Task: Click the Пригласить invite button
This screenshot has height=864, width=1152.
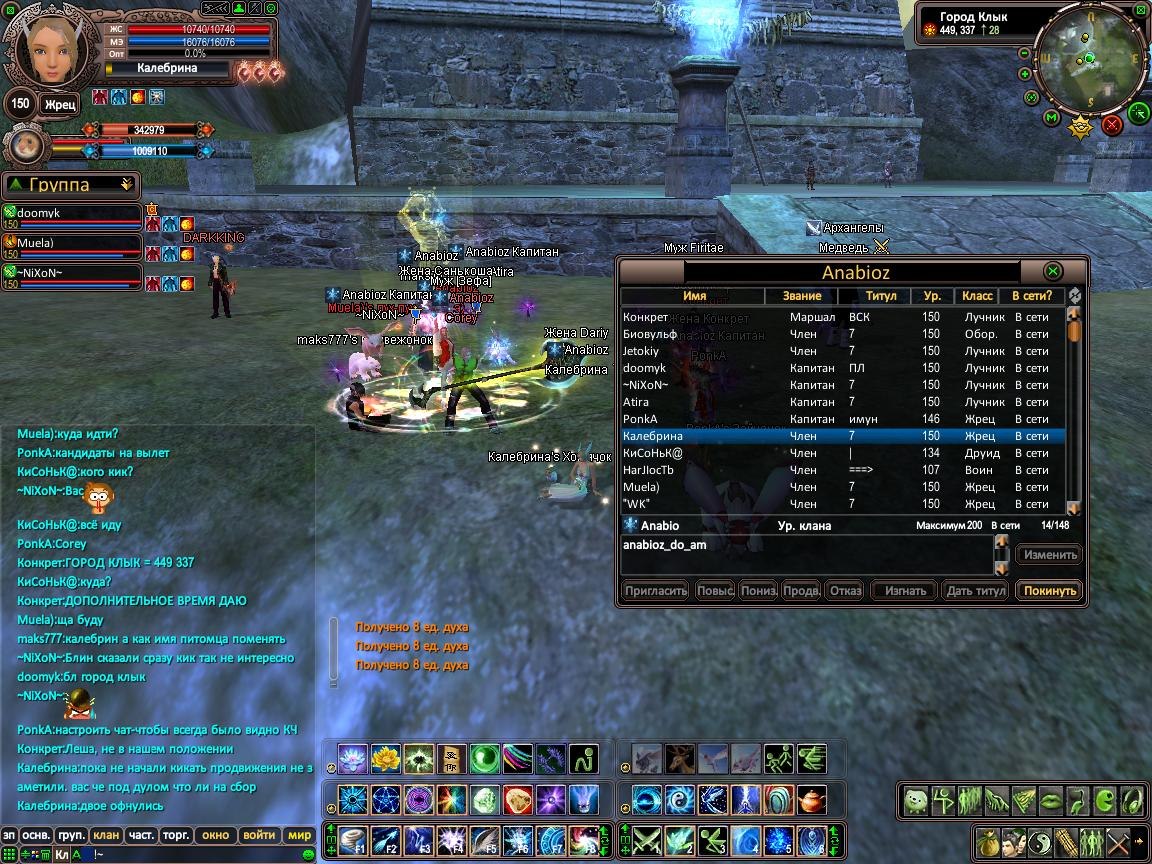Action: (x=656, y=591)
